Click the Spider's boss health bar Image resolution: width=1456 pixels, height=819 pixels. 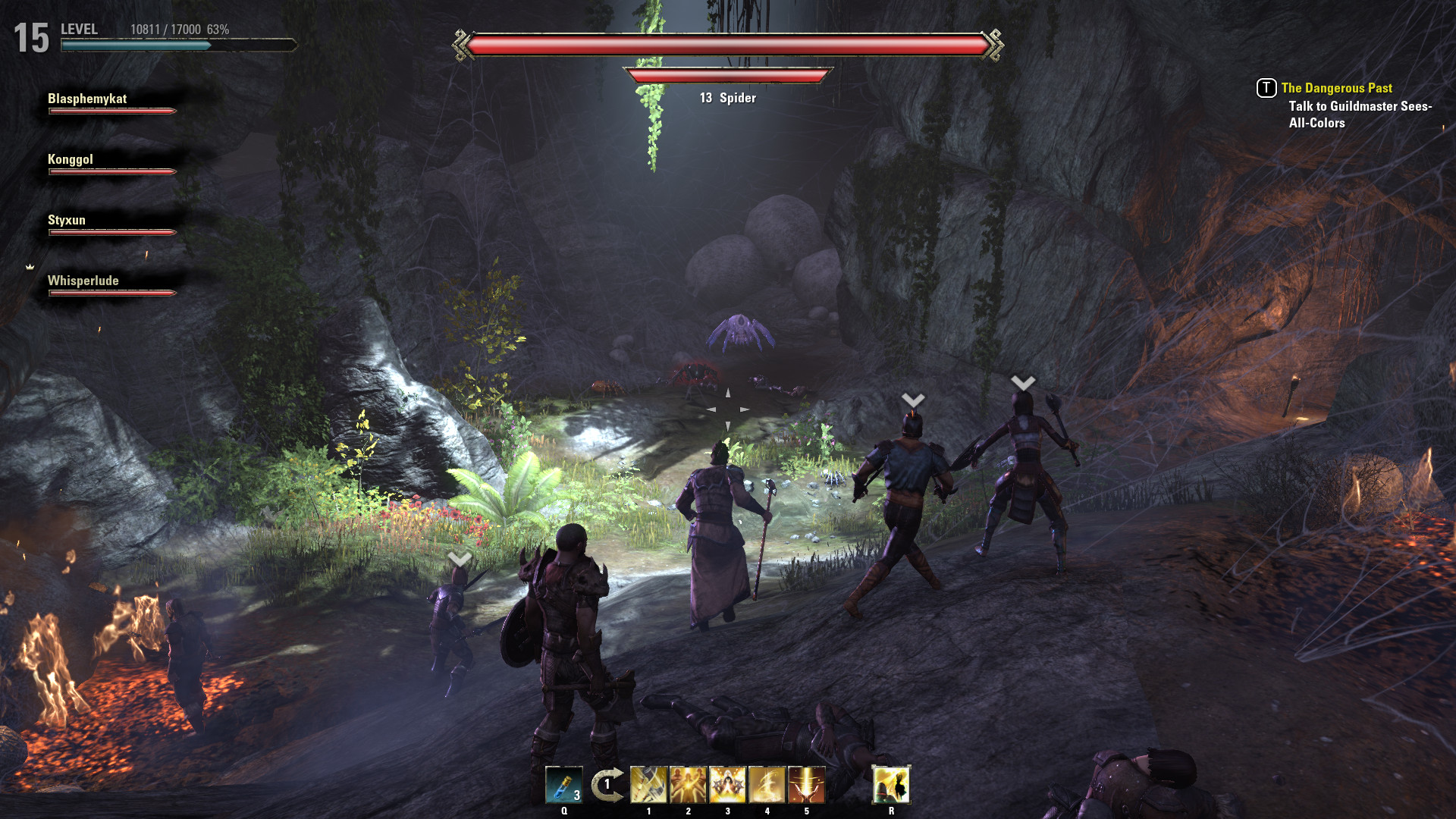point(727,44)
